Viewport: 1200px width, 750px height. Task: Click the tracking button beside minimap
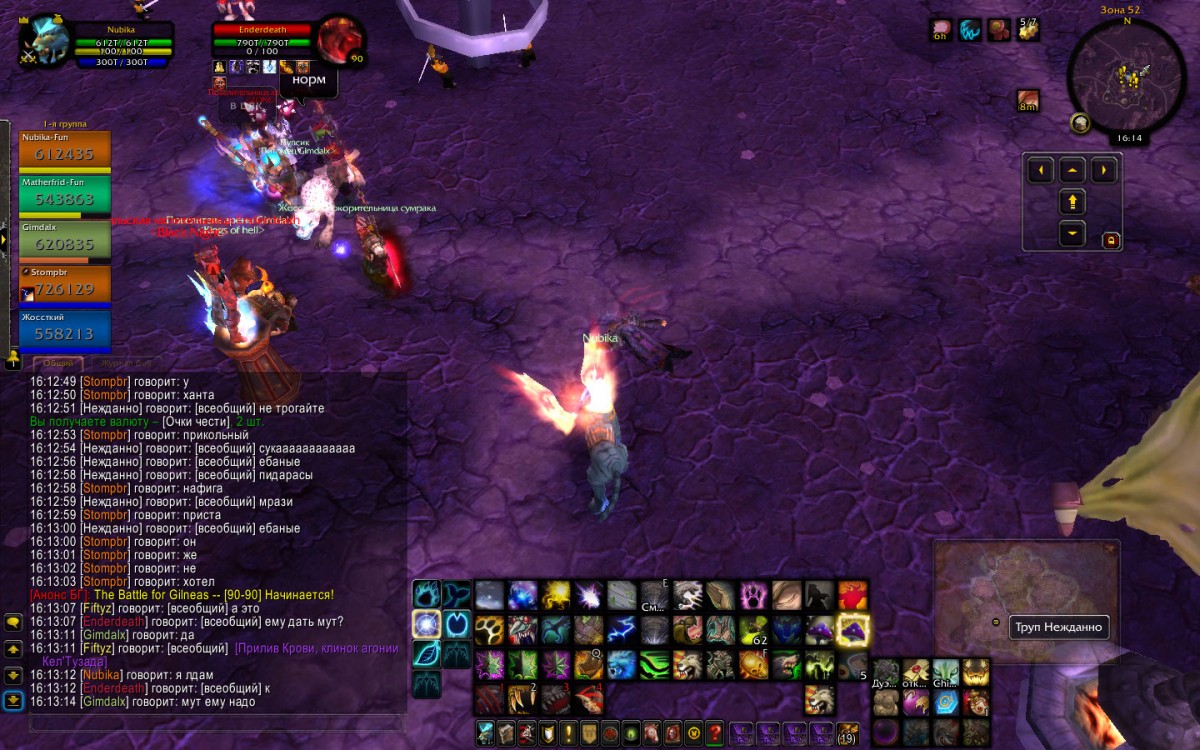1080,123
